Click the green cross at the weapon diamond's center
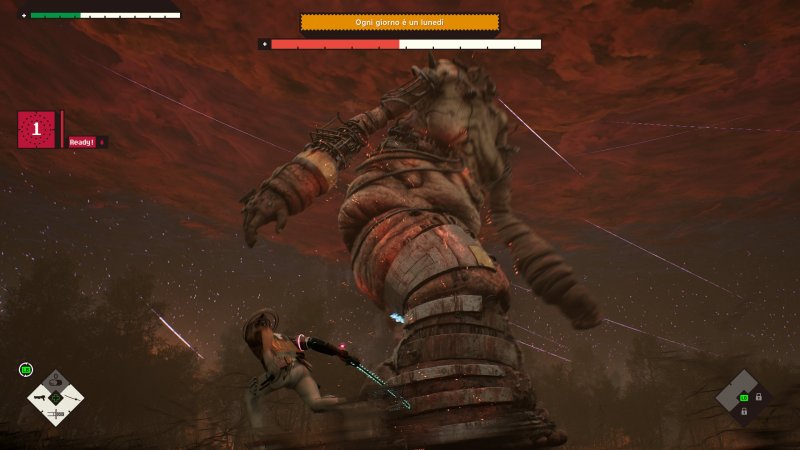This screenshot has height=450, width=800. 56,397
